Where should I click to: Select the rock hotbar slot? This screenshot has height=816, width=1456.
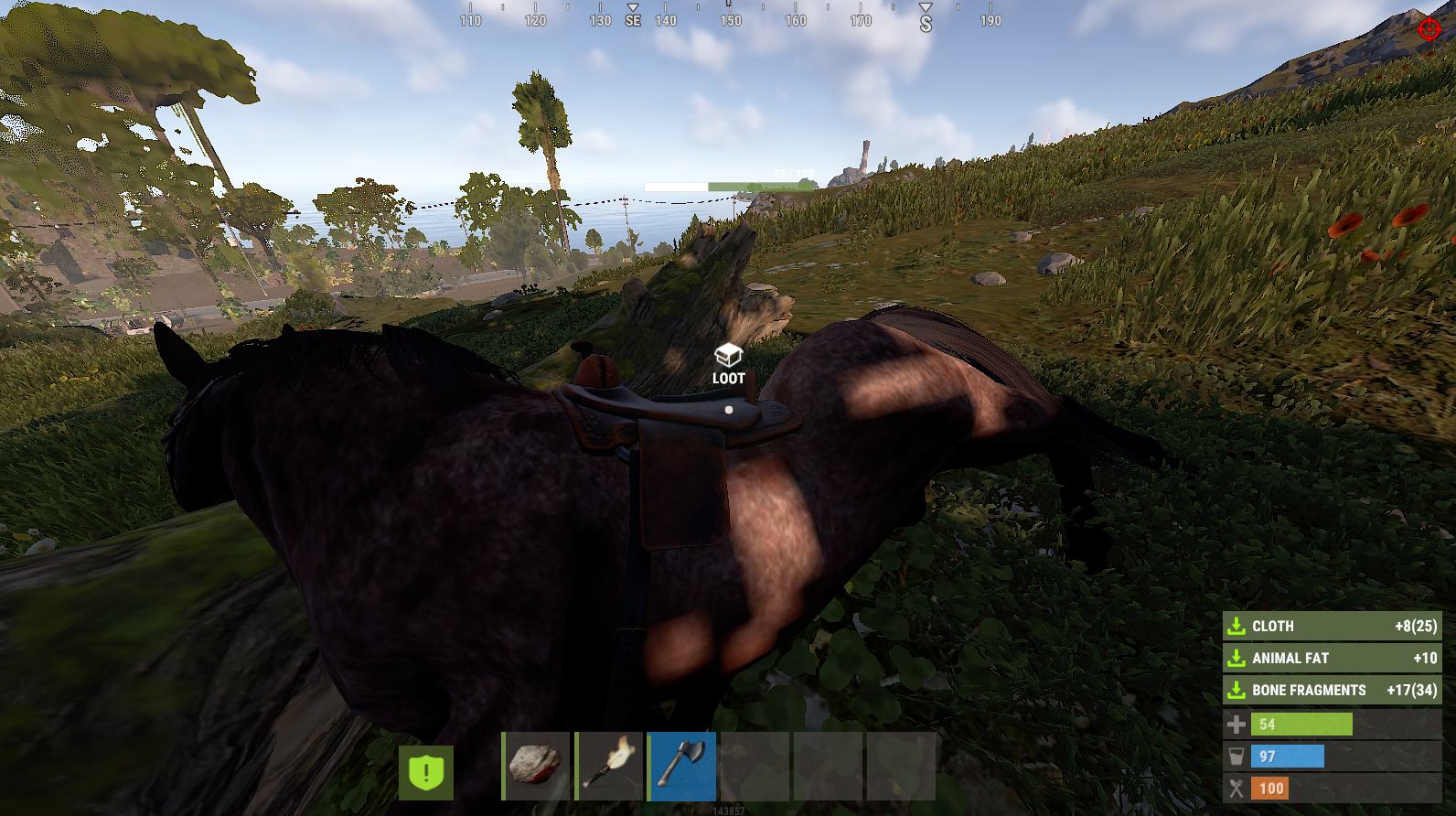pos(536,766)
